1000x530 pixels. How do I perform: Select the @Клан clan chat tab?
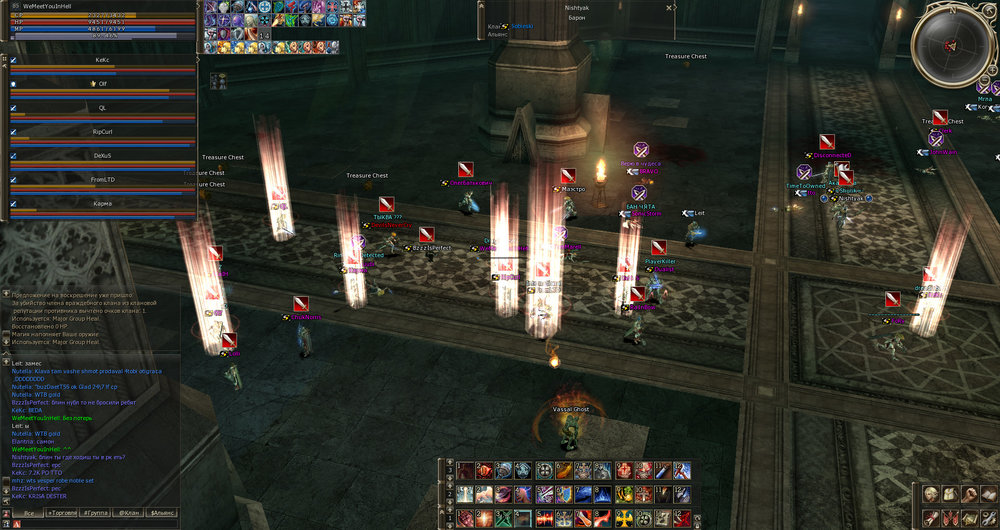click(x=128, y=513)
